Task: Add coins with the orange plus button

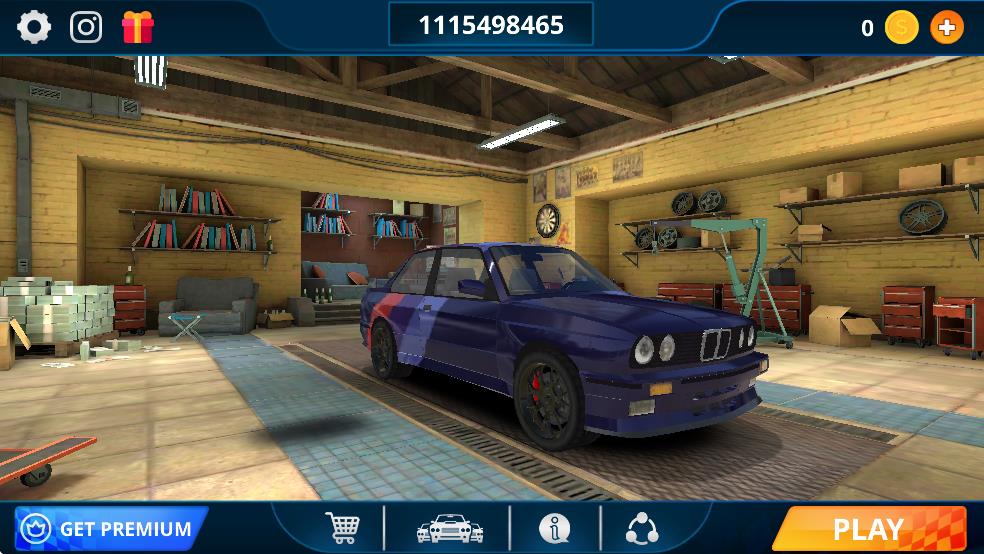Action: 946,28
